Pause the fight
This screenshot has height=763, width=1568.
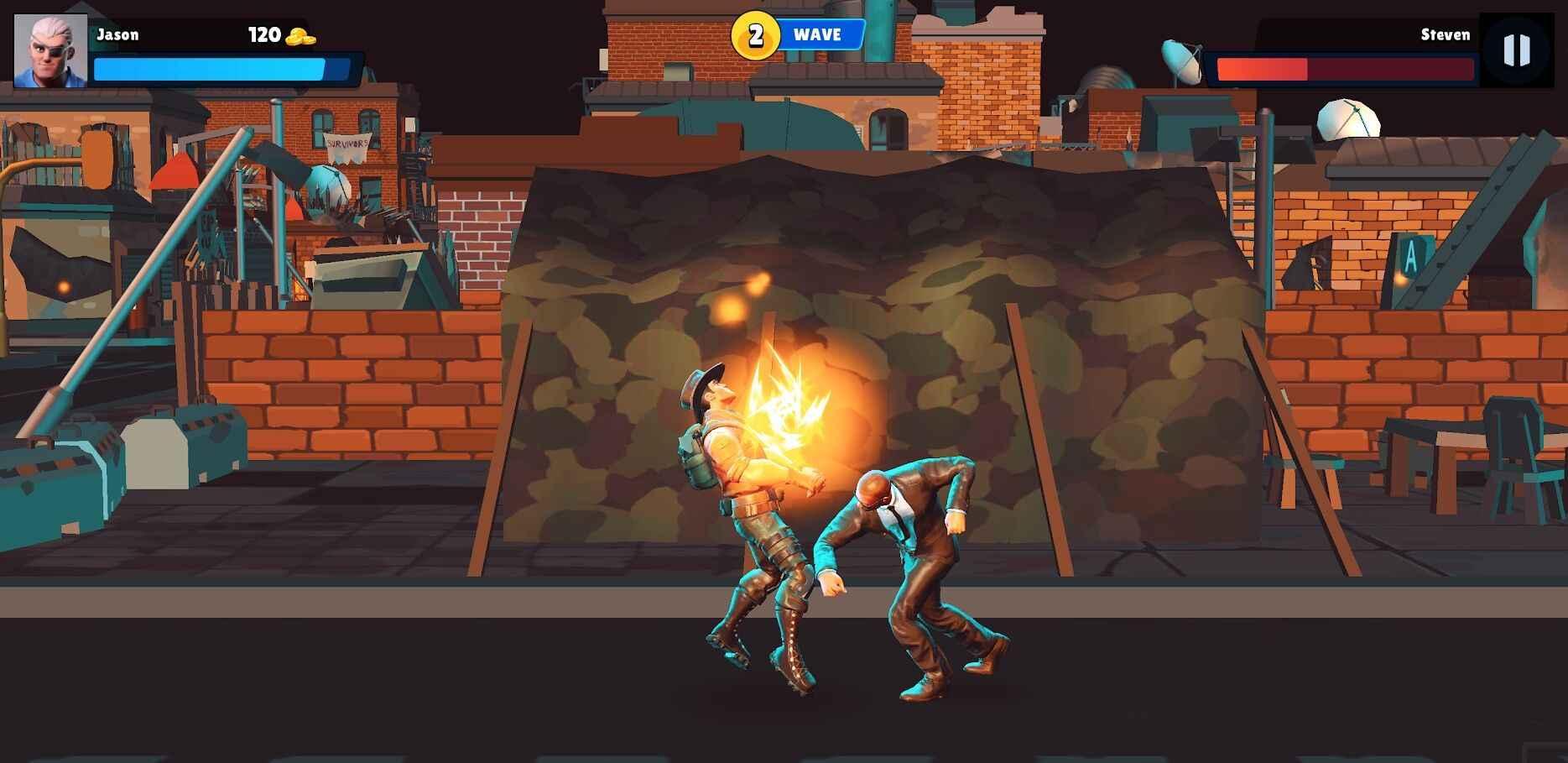coord(1516,50)
